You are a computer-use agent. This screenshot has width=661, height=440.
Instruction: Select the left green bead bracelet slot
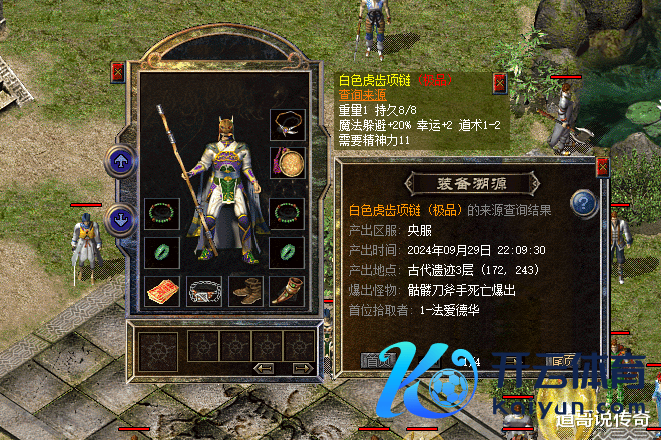(162, 213)
